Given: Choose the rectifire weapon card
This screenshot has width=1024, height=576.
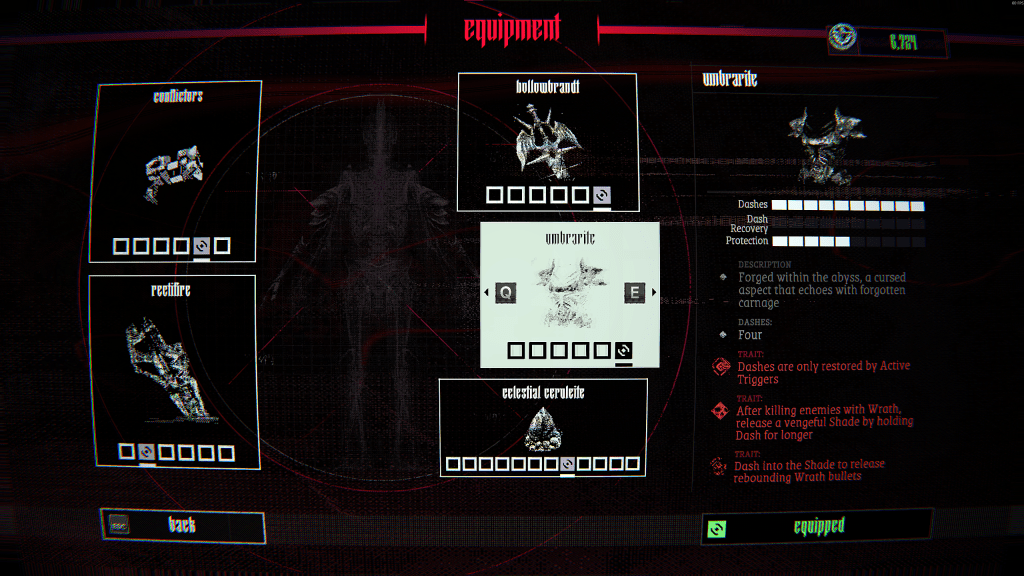Looking at the screenshot, I should click(173, 371).
